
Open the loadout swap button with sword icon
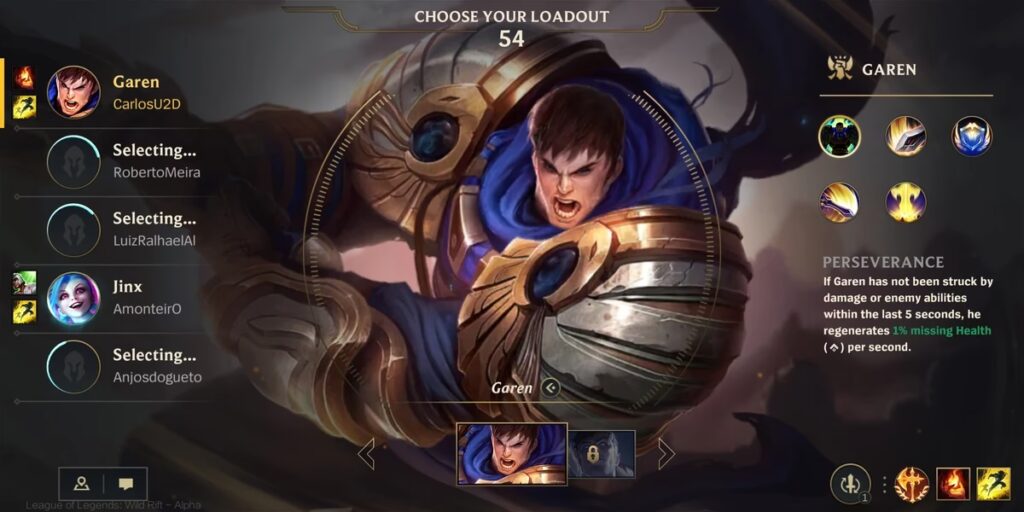pyautogui.click(x=850, y=484)
